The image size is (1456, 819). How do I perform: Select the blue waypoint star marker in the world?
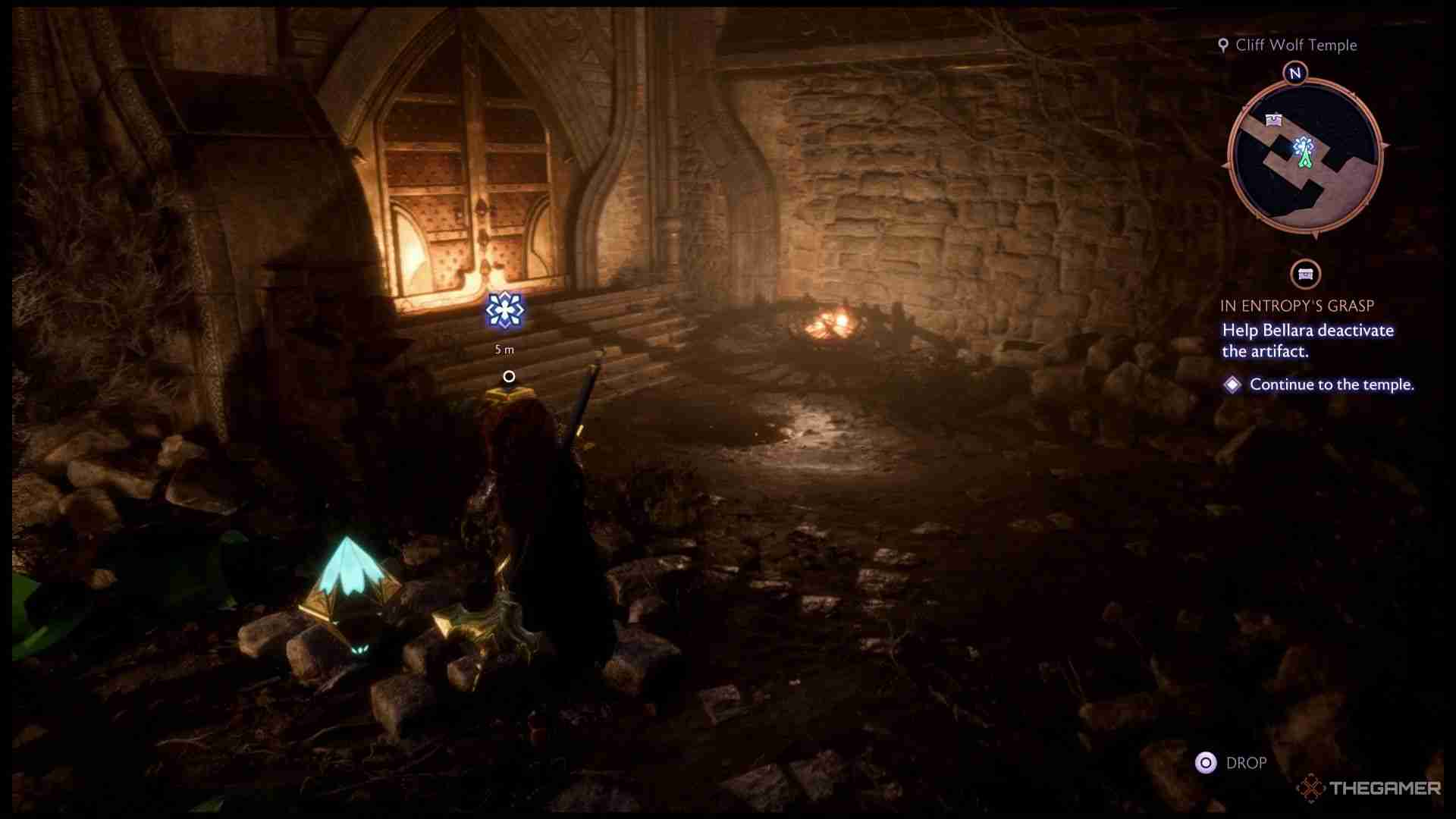506,311
